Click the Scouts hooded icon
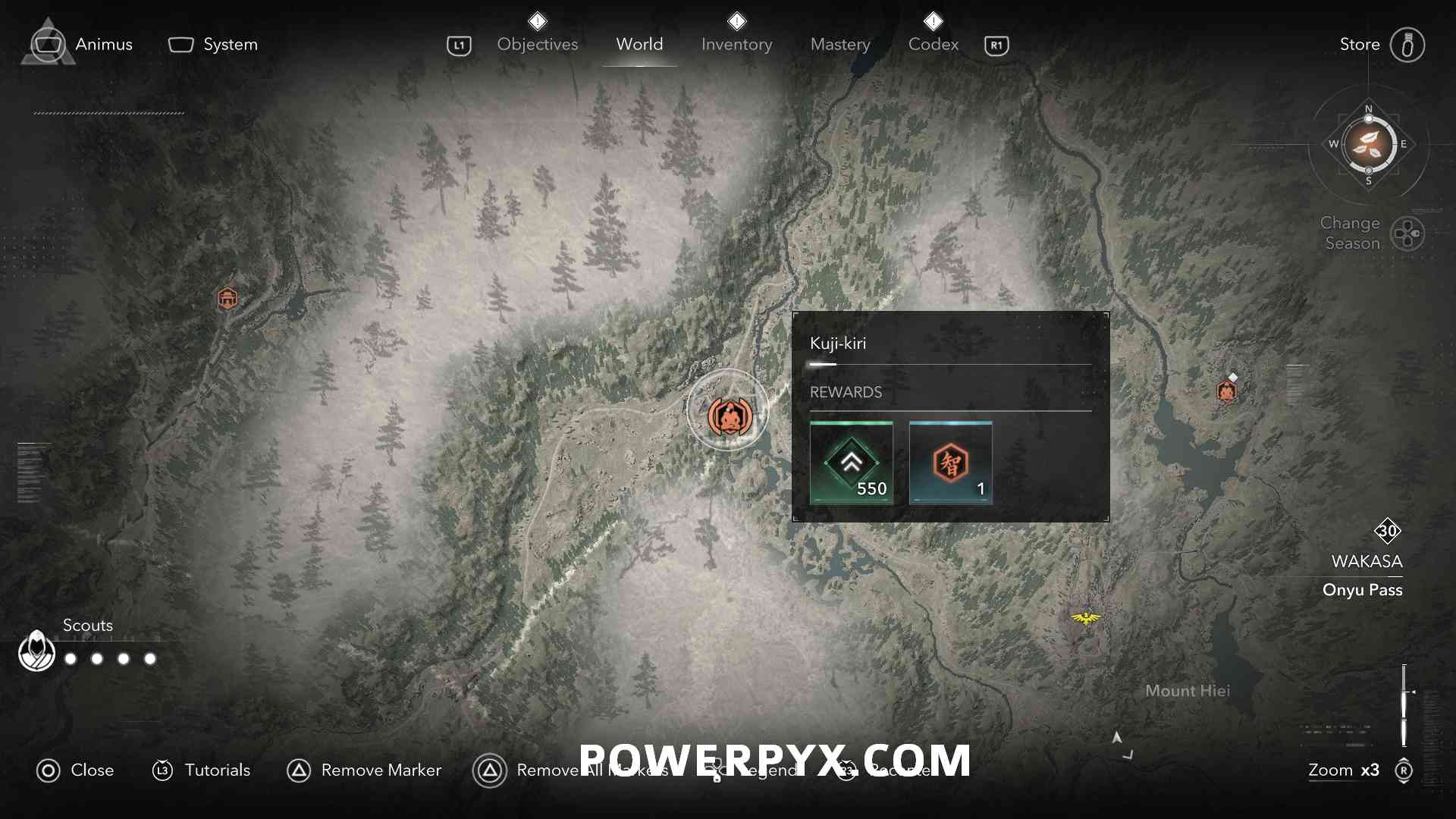The width and height of the screenshot is (1456, 819). (x=36, y=651)
